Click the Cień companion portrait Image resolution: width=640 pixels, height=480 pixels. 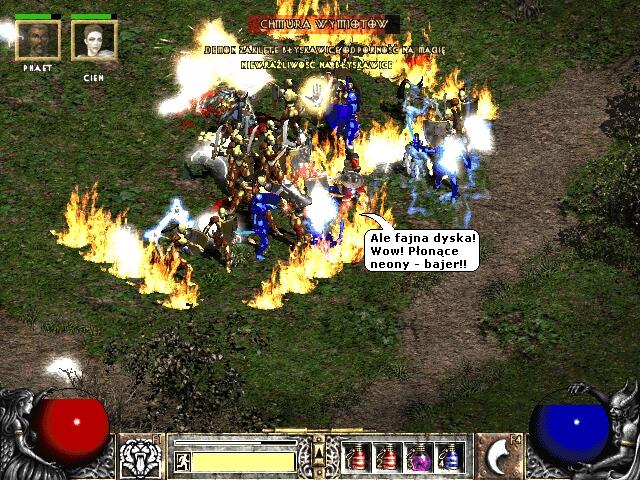click(95, 40)
